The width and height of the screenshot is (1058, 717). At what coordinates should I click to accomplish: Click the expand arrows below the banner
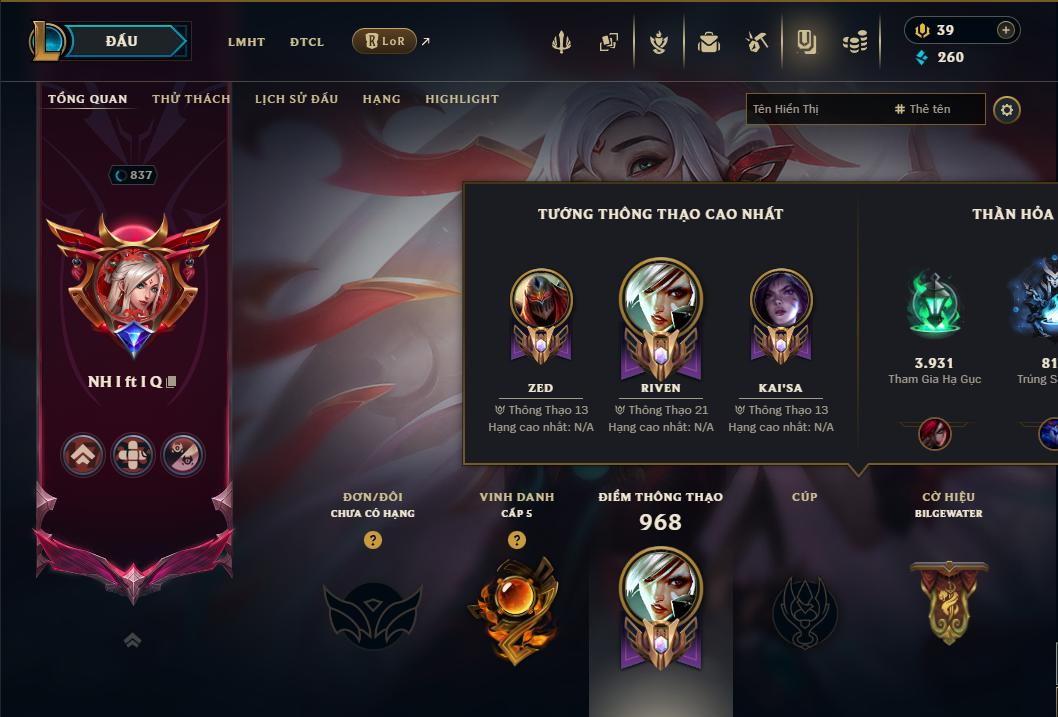click(132, 640)
